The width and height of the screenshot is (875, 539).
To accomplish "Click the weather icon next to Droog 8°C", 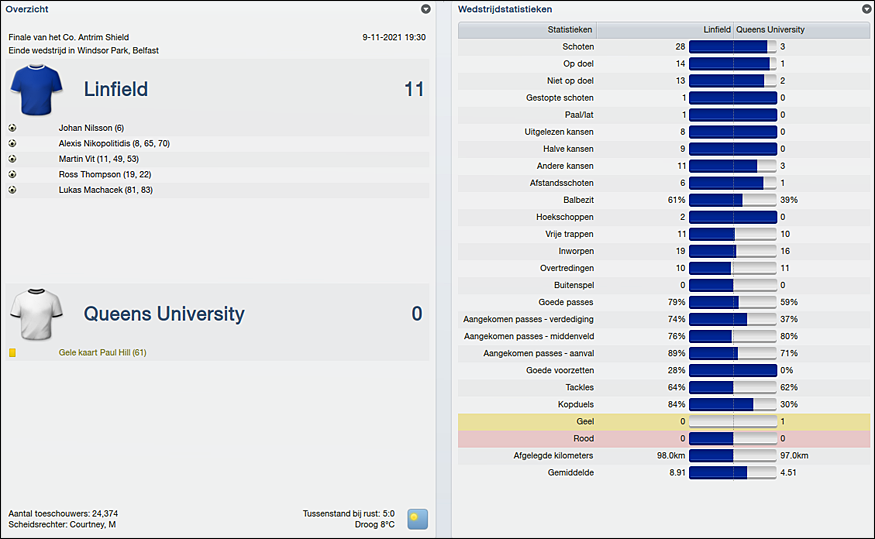I will click(x=417, y=519).
